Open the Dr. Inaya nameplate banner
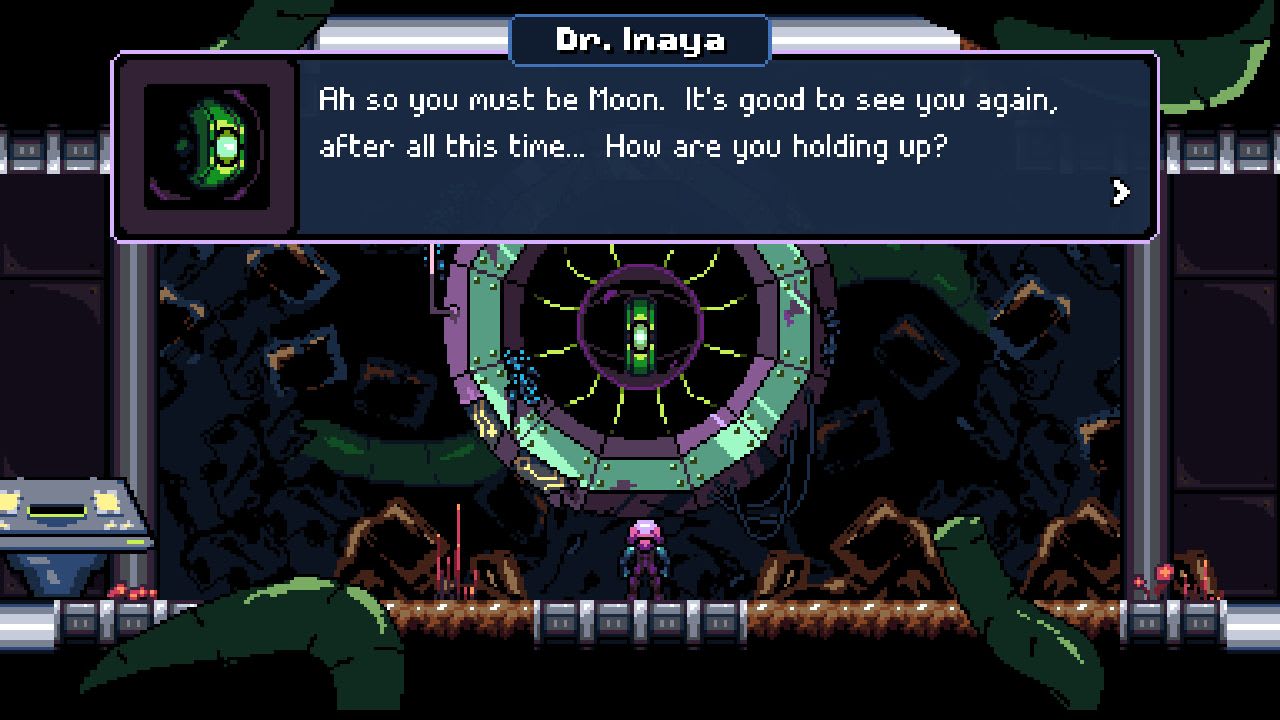Viewport: 1280px width, 720px height. click(640, 39)
